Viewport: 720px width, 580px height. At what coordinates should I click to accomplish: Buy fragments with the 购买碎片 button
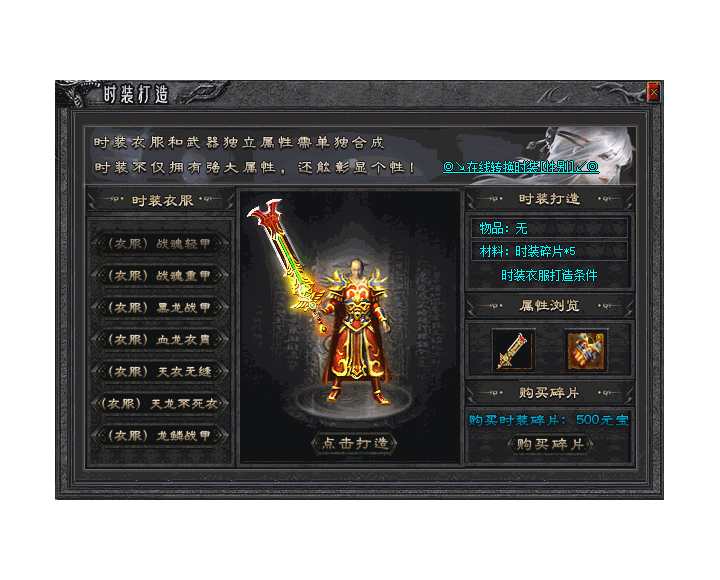[x=549, y=444]
